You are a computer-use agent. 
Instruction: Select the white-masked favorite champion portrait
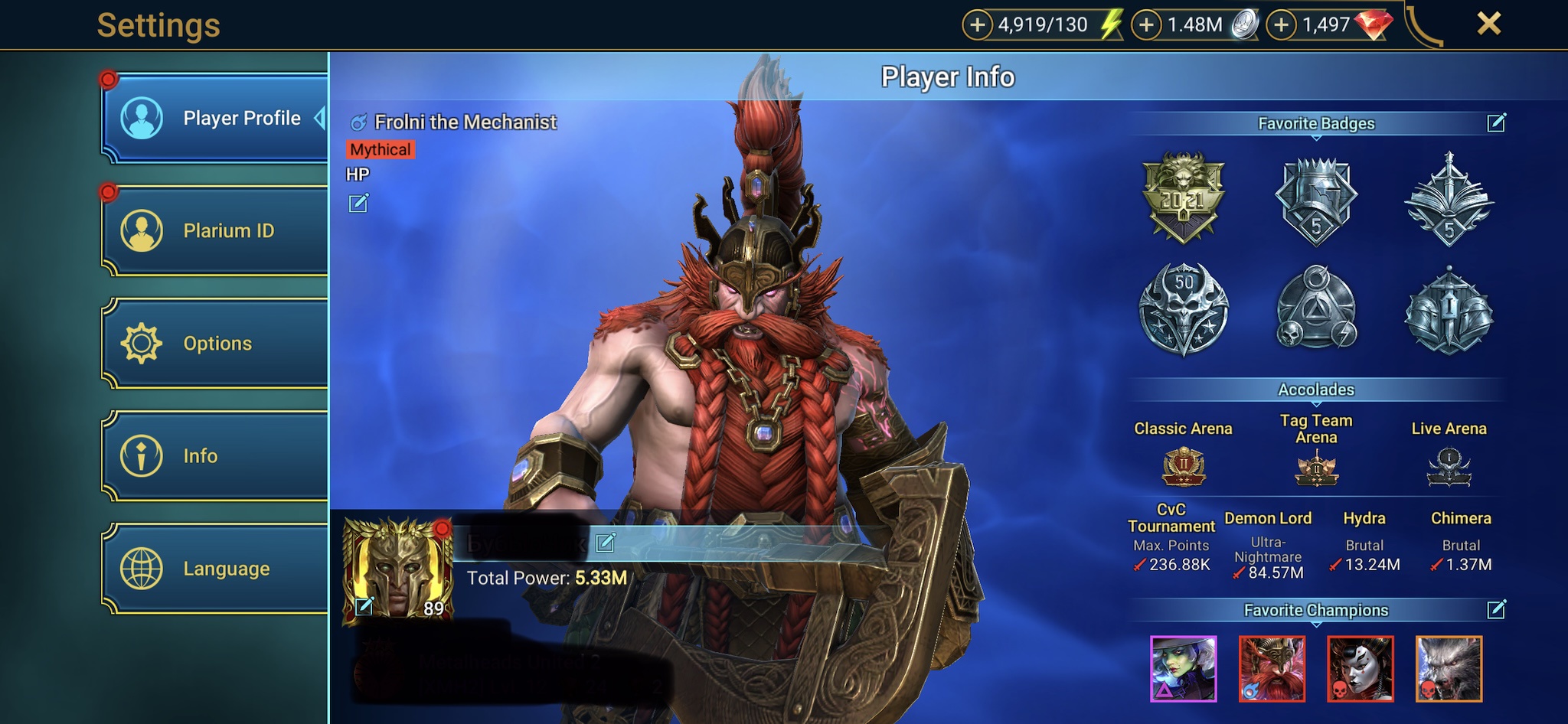pyautogui.click(x=1360, y=669)
